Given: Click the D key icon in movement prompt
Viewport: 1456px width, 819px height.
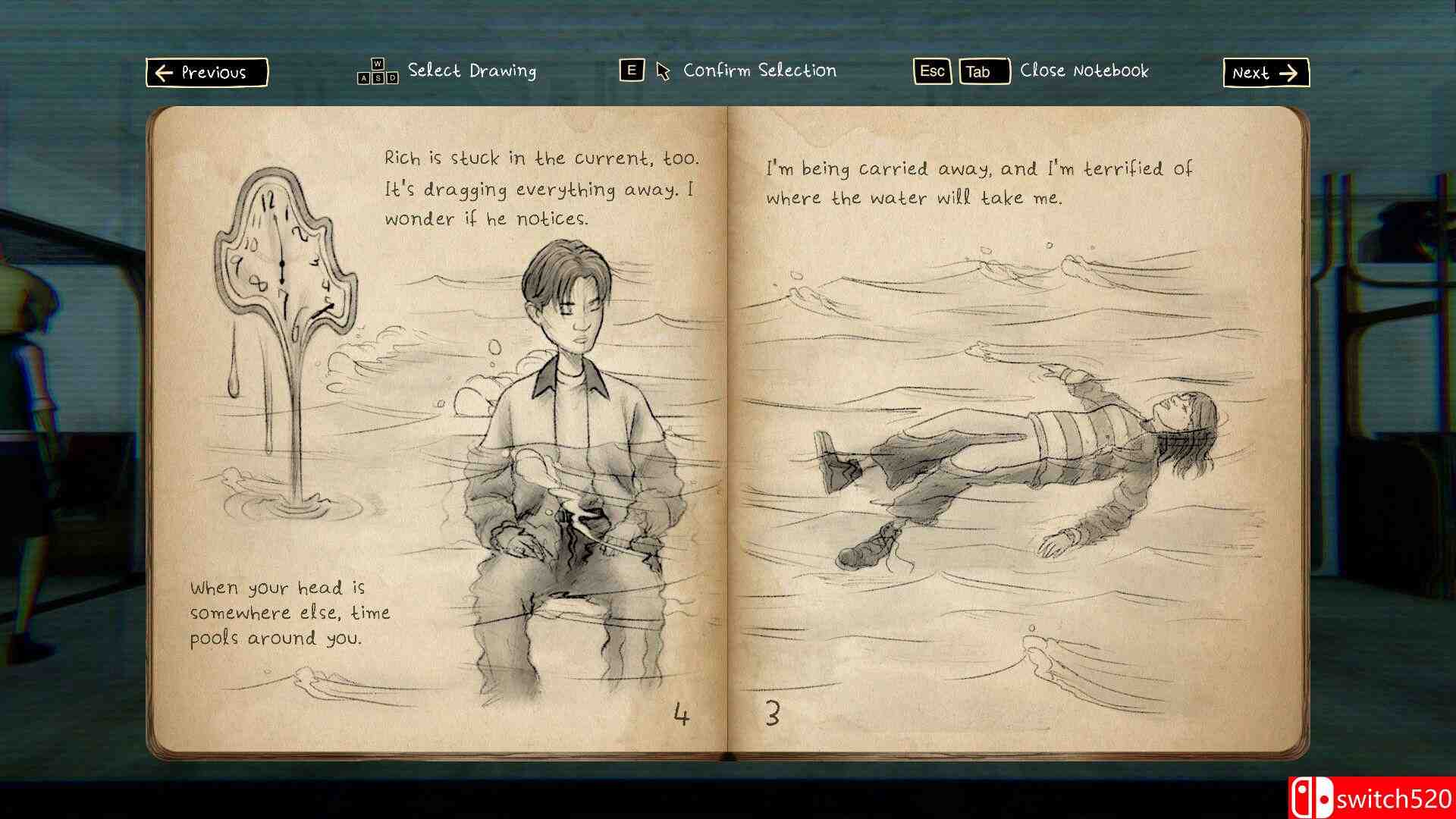Looking at the screenshot, I should click(x=392, y=77).
